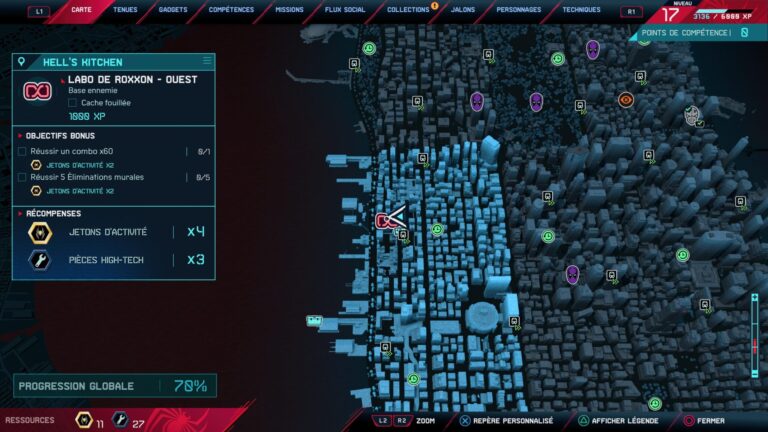The image size is (768, 432).
Task: Open the Gadgets tab
Action: click(173, 10)
